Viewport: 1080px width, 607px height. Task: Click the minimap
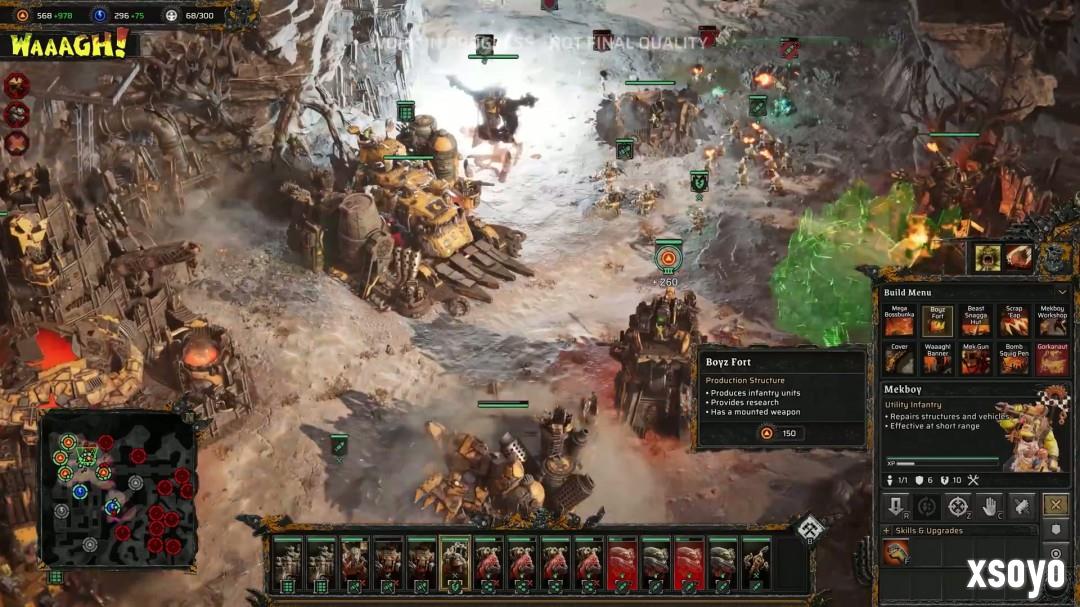point(118,488)
